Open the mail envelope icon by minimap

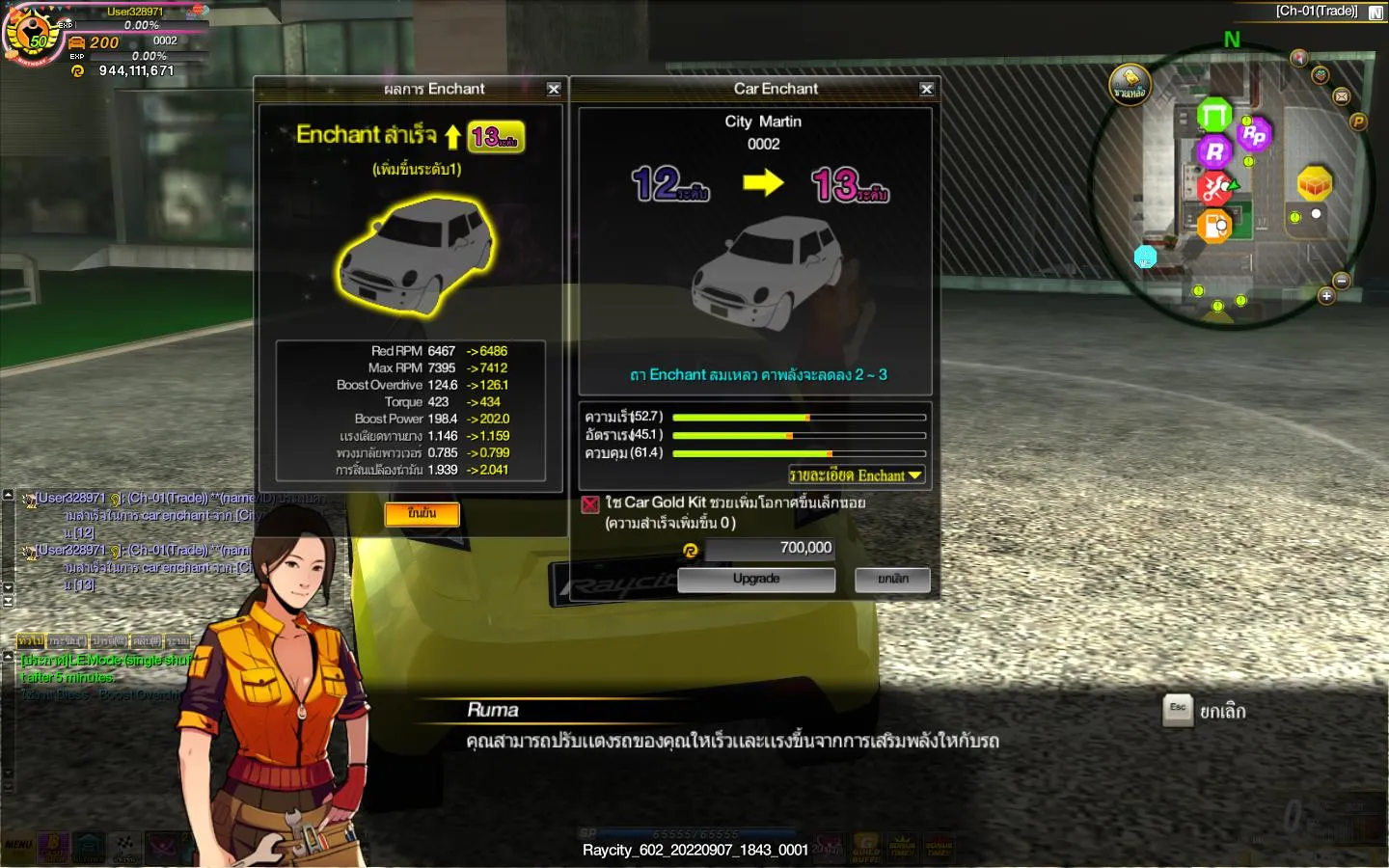(x=1341, y=96)
